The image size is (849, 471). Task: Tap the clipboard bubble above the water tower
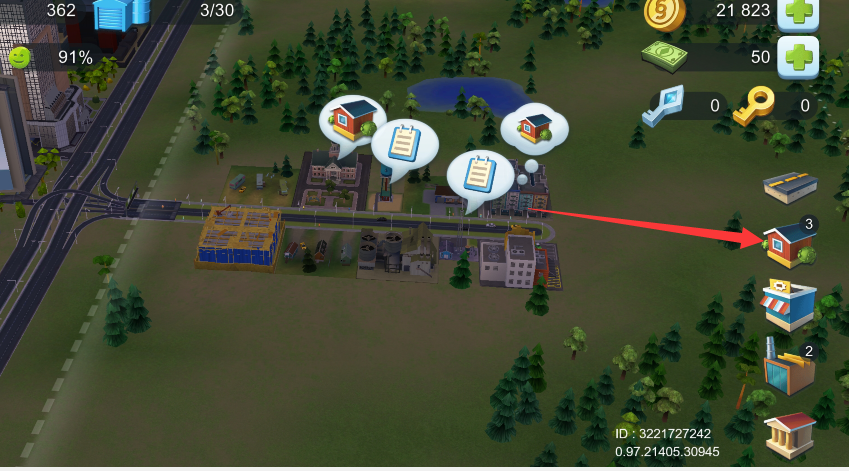[405, 145]
